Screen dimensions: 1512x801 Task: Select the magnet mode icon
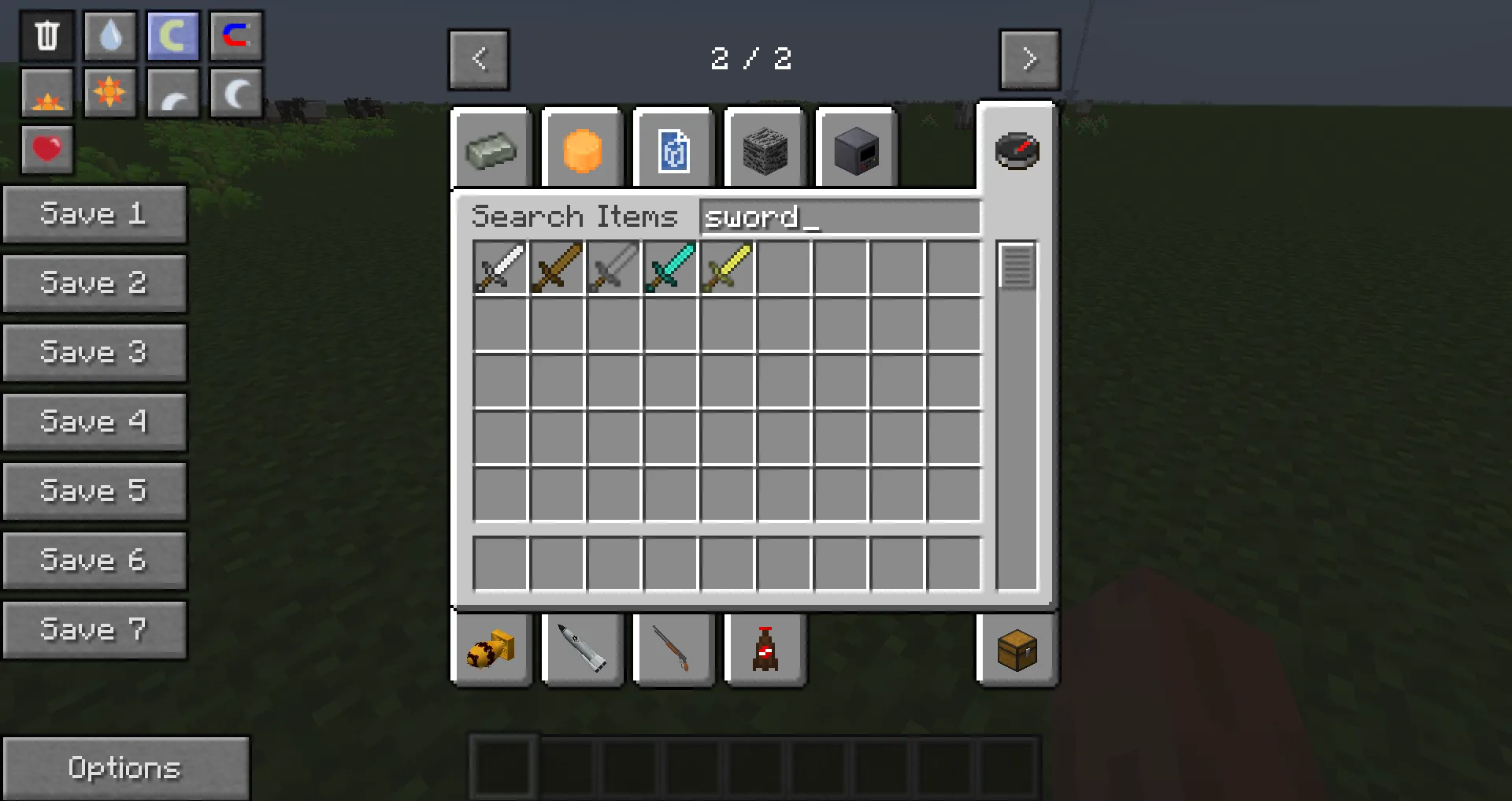point(235,35)
